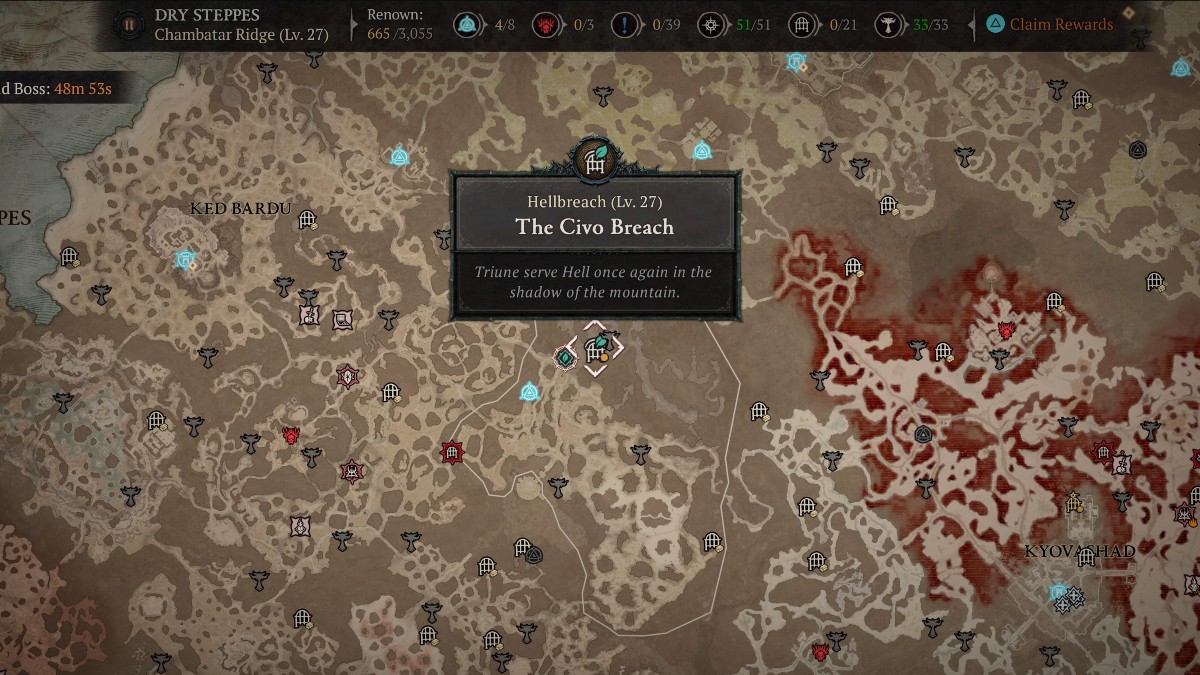Select the Kyovashad waypoint marker
The image size is (1200, 675).
tap(1060, 593)
